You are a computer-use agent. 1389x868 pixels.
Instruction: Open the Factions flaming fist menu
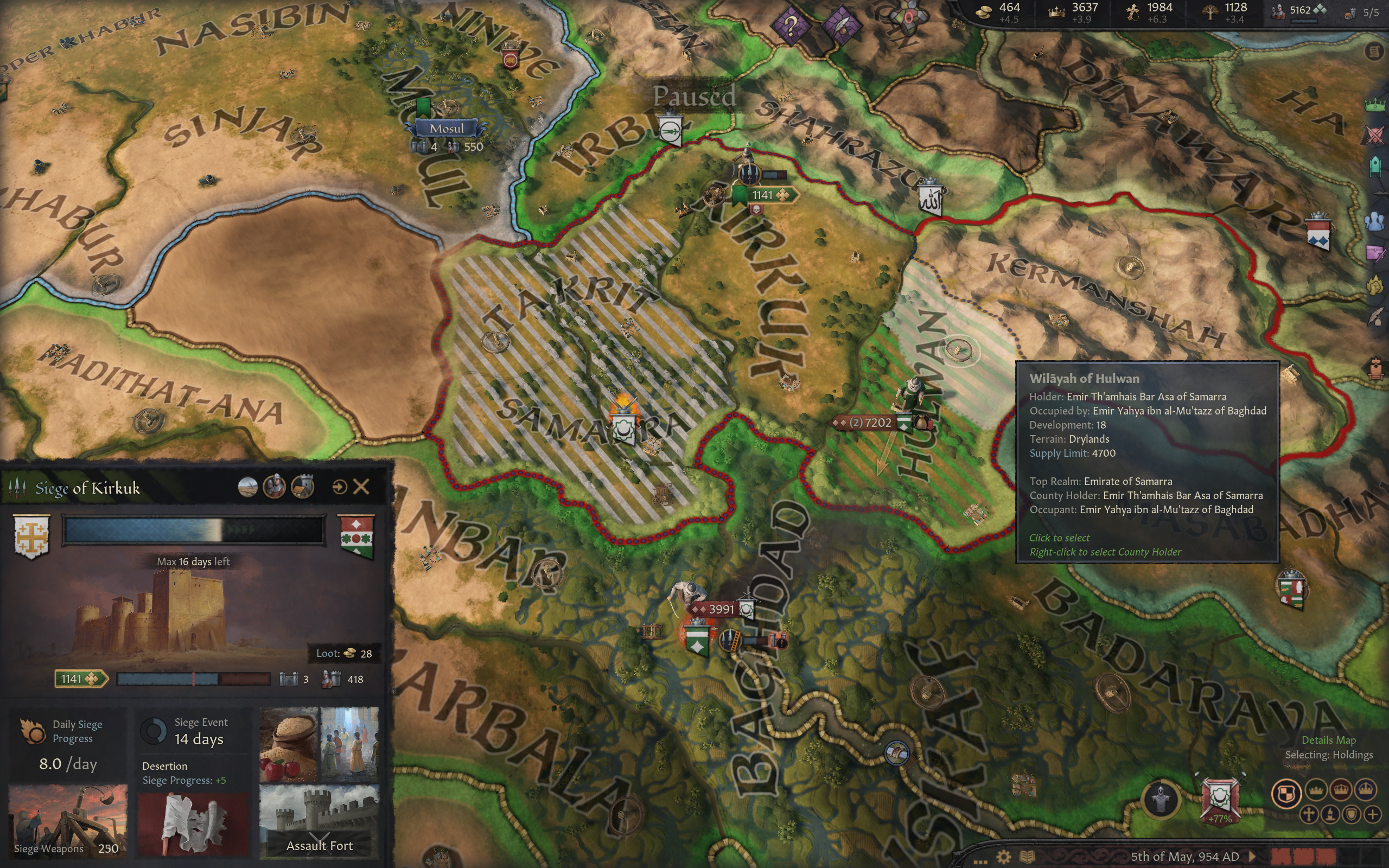click(1375, 284)
